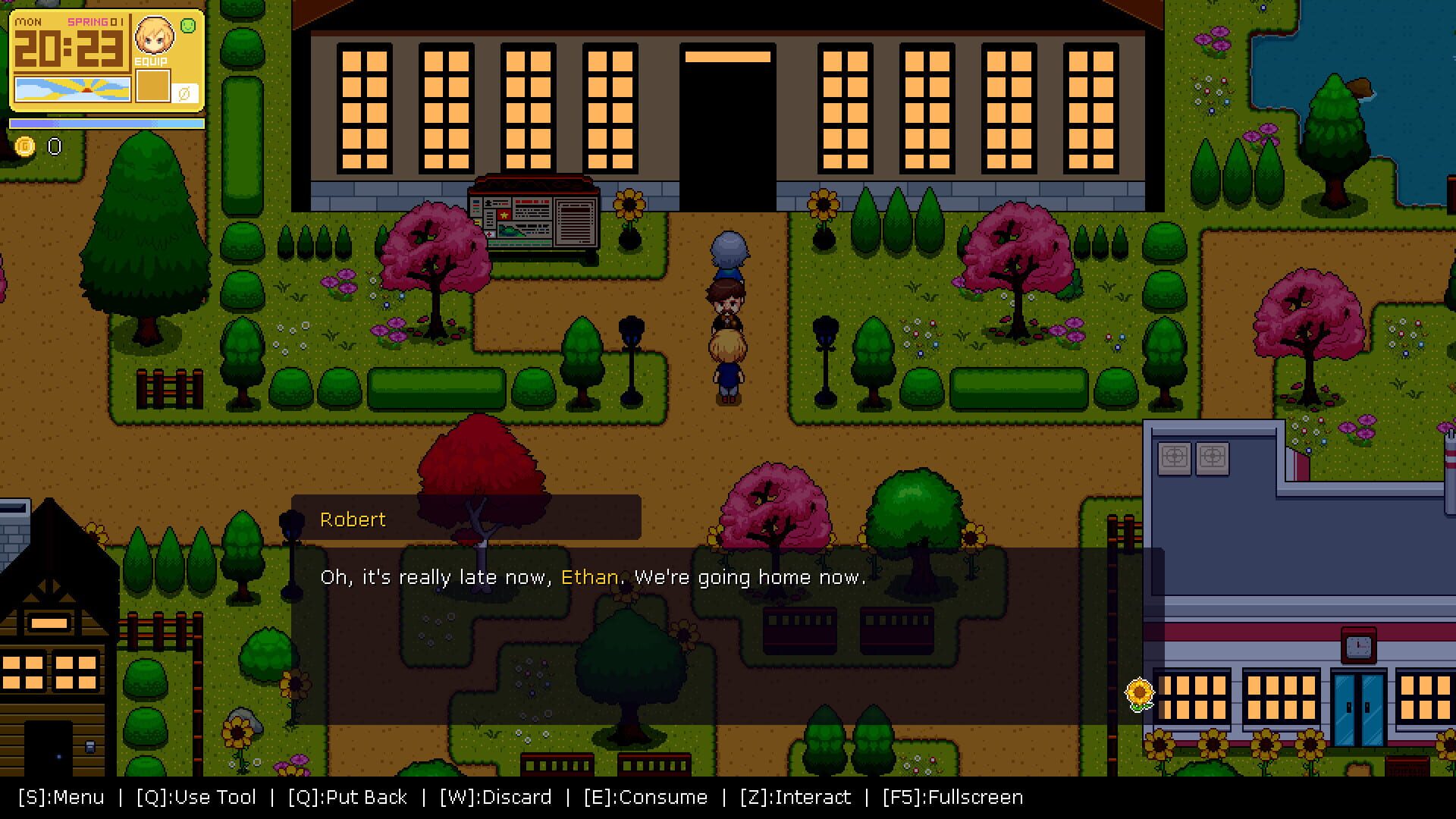Viewport: 1456px width, 819px height.
Task: Click the MON weekday label to cycle days
Action: click(x=29, y=23)
